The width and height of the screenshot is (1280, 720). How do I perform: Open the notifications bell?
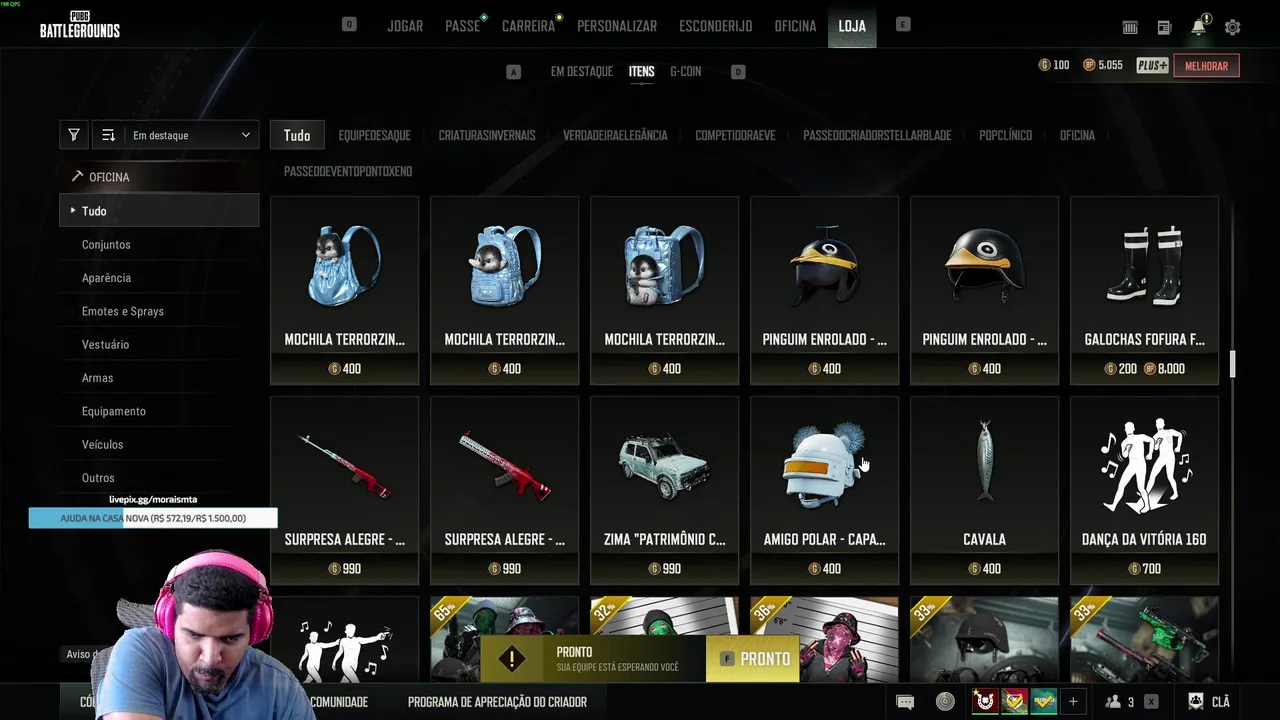pyautogui.click(x=1198, y=28)
